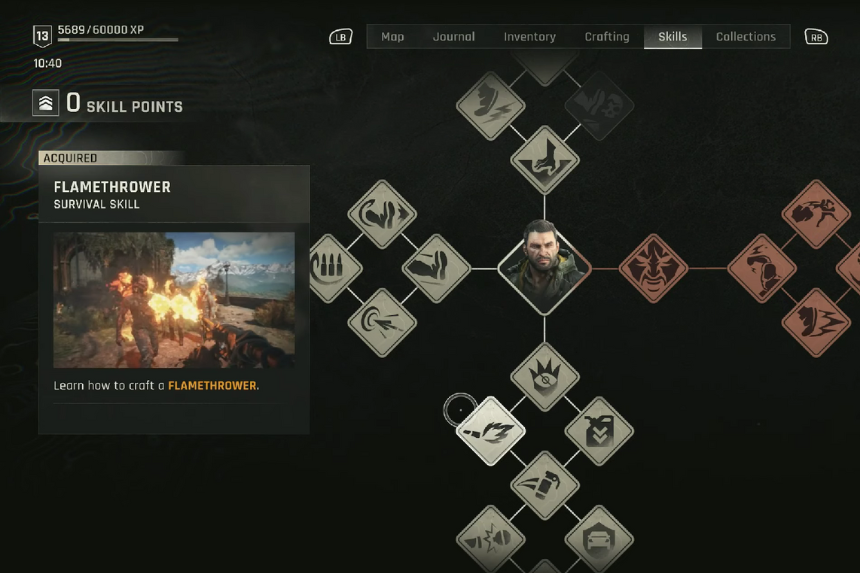Select the Flamethrower skill node
The height and width of the screenshot is (573, 860).
tap(491, 431)
